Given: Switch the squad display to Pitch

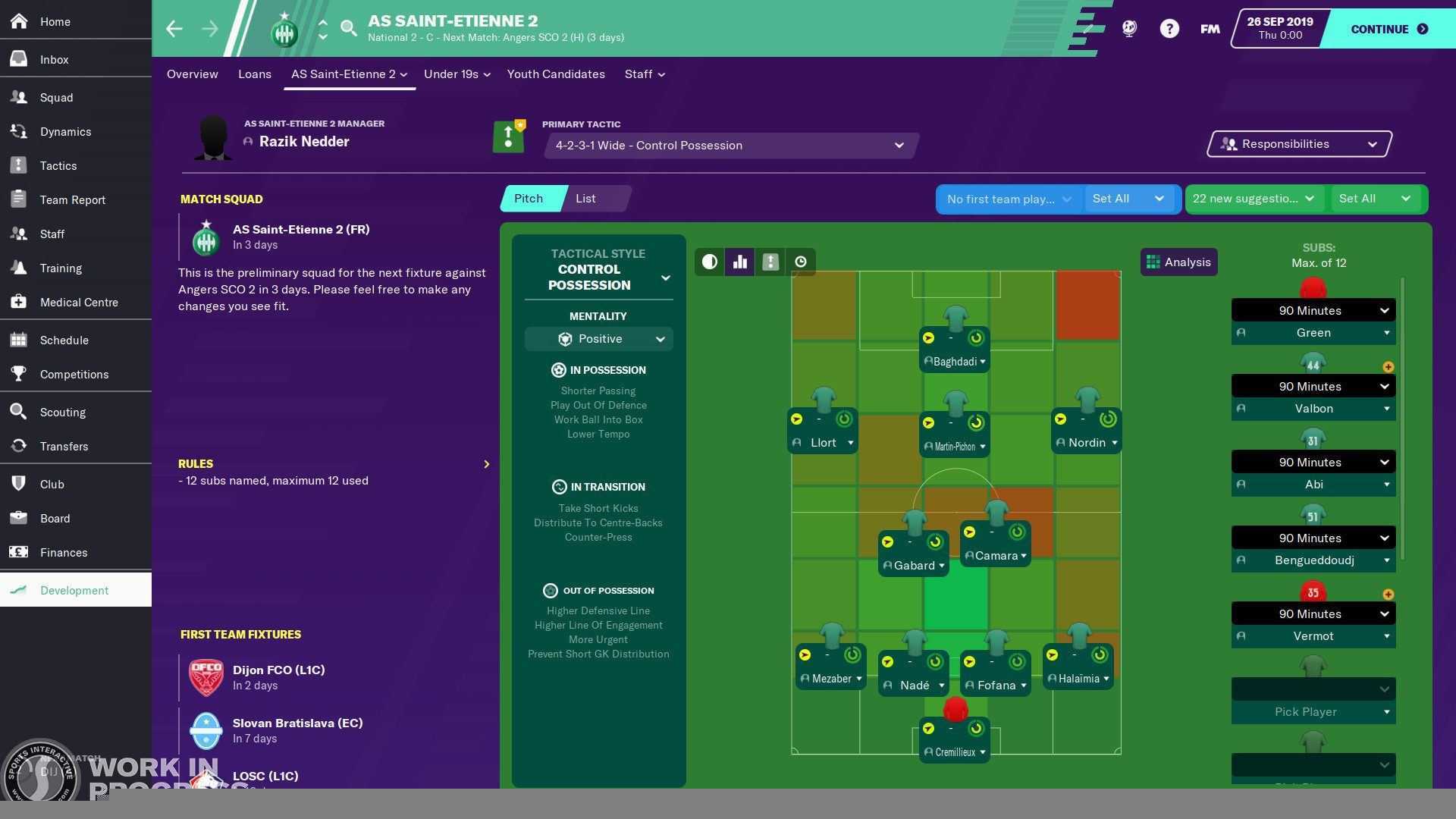Looking at the screenshot, I should 529,198.
